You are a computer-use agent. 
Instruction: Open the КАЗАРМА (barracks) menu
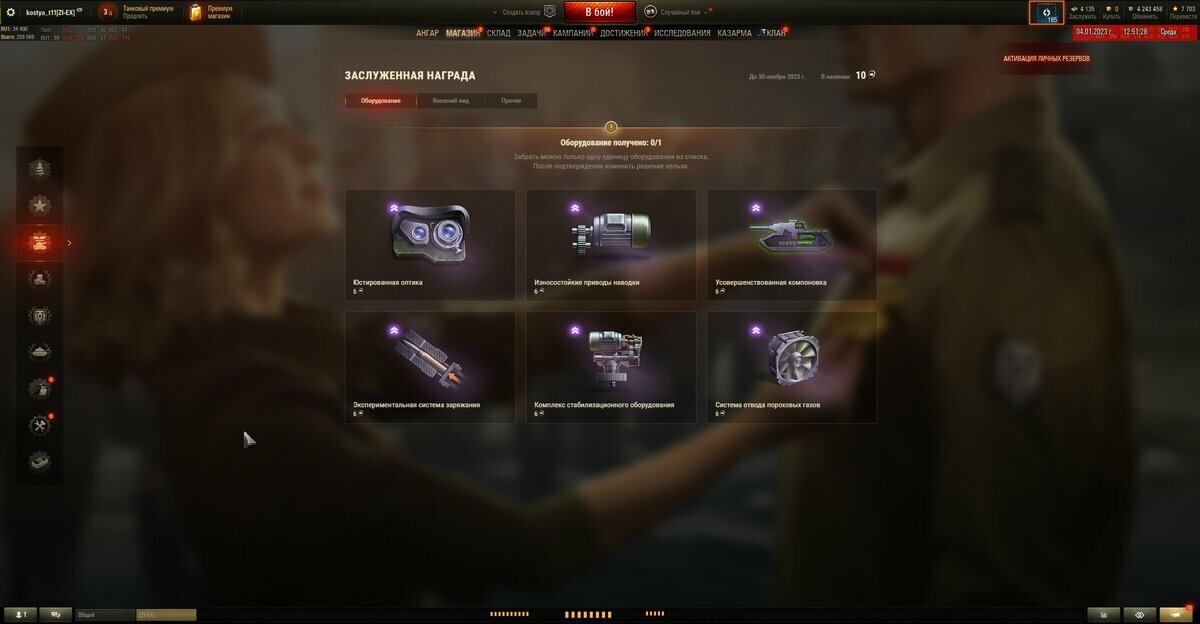point(734,33)
